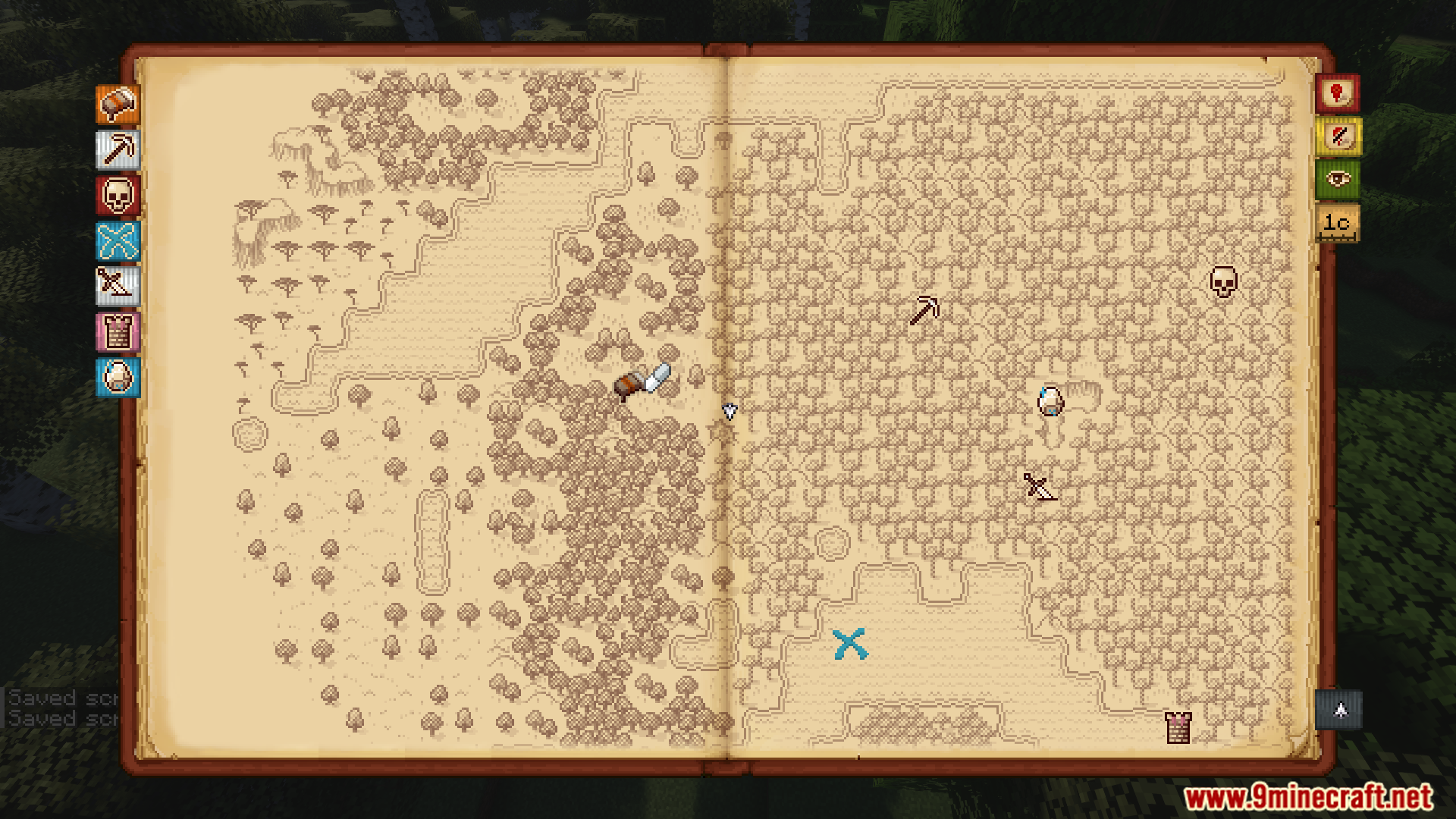Click the tower marker on the map
The image size is (1456, 819).
(1178, 728)
